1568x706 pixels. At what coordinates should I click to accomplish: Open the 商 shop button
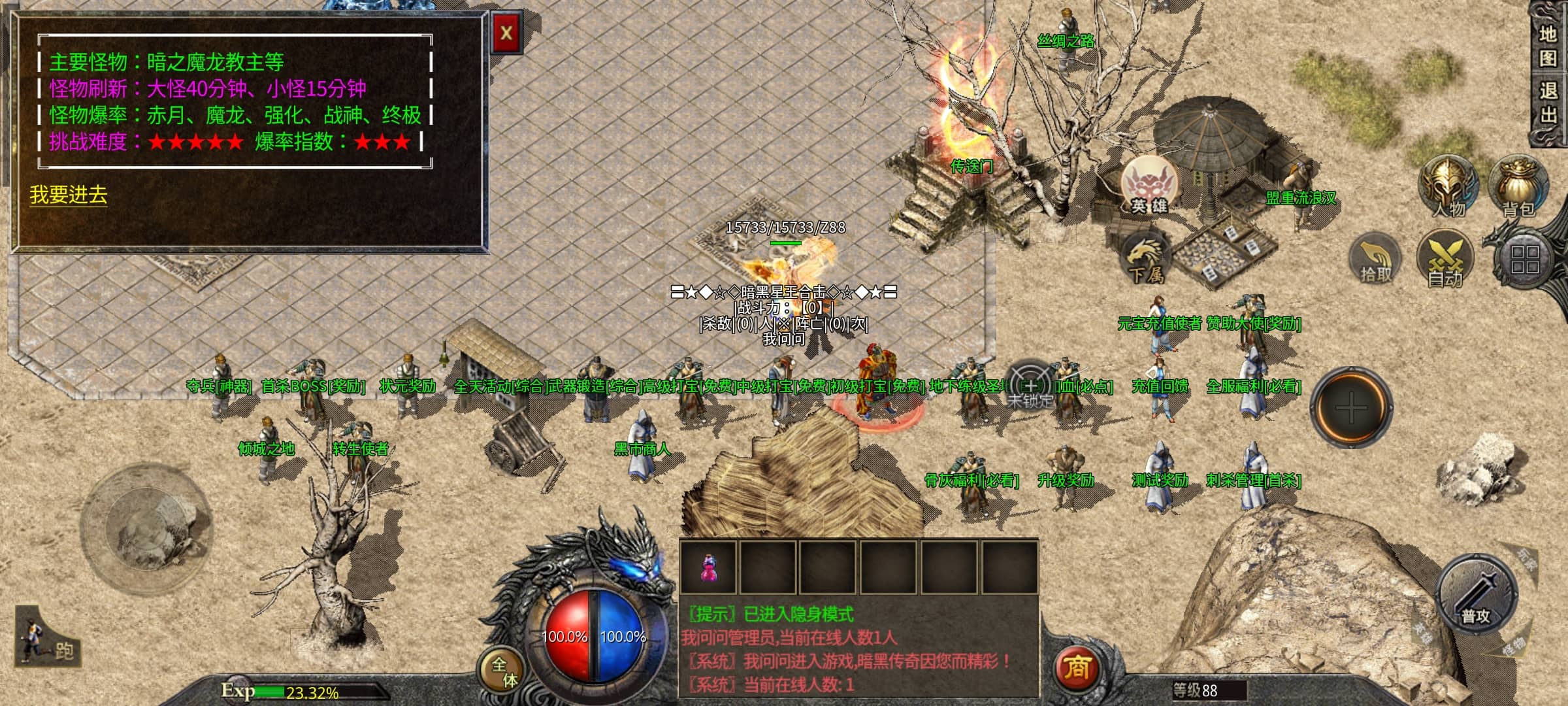point(1076,668)
